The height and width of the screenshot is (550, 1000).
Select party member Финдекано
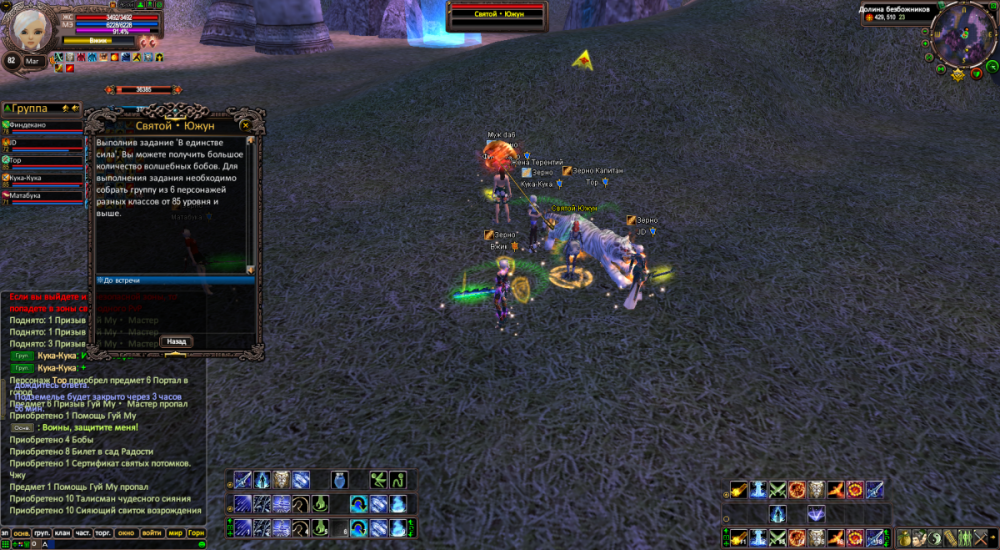(42, 126)
